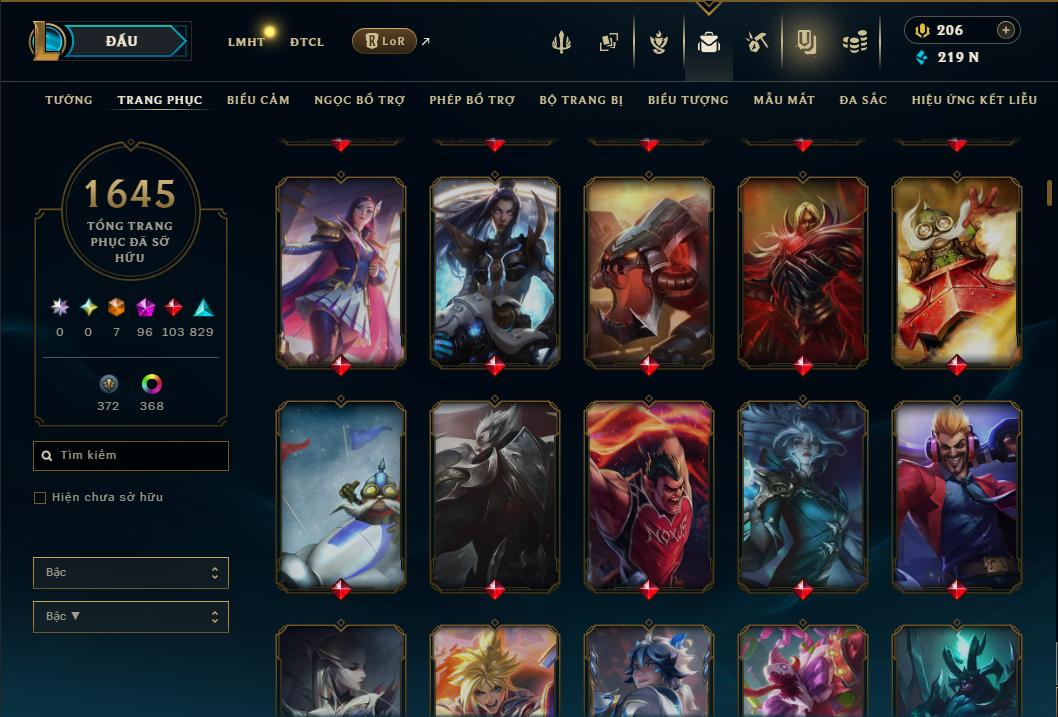Focus the Tìm kiếm search field
Viewport: 1058px width, 717px height.
coord(131,456)
